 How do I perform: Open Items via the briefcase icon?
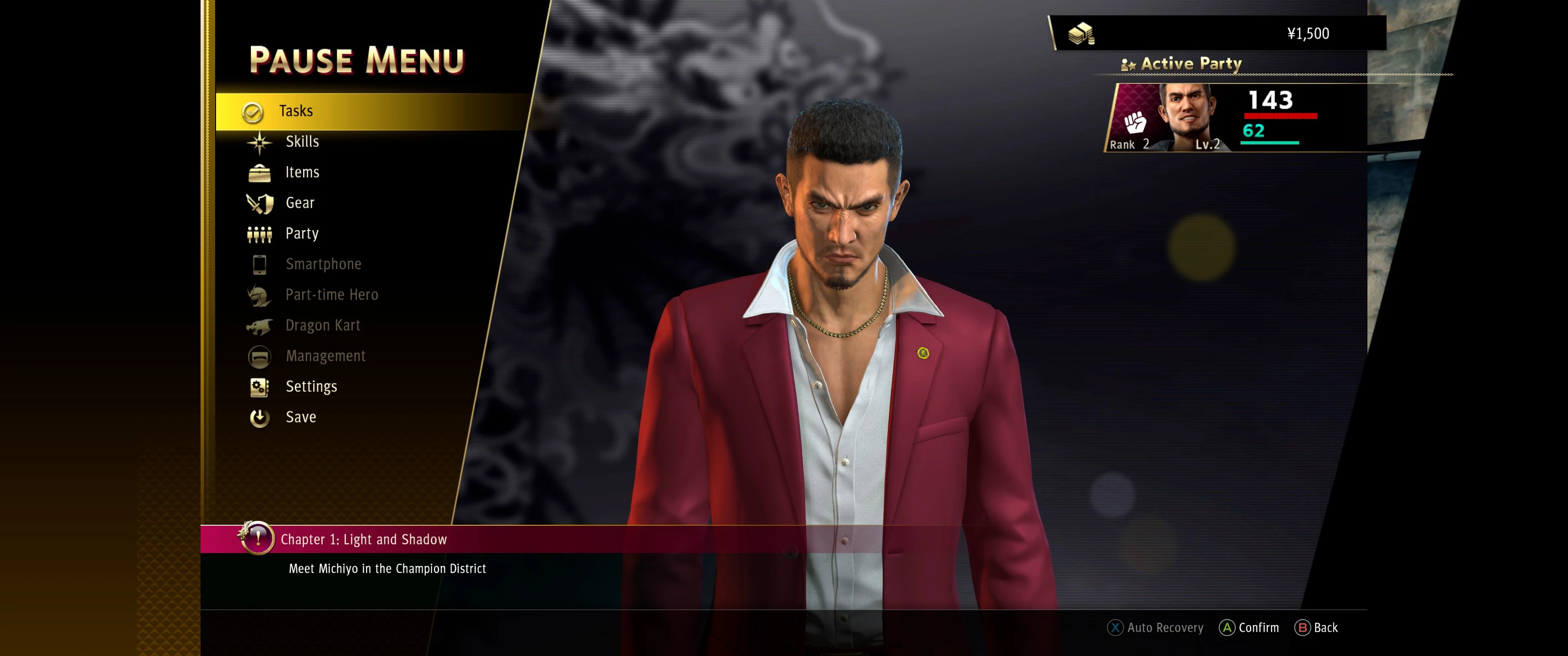coord(260,172)
